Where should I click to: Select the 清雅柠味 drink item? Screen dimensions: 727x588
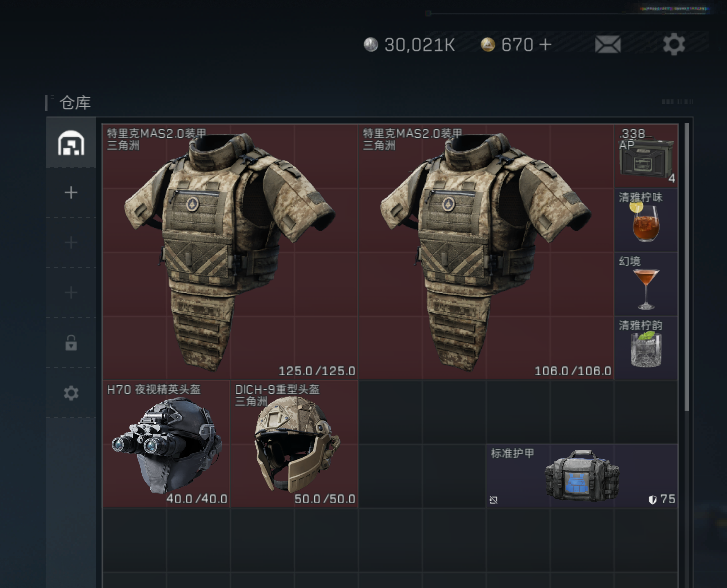tap(646, 220)
